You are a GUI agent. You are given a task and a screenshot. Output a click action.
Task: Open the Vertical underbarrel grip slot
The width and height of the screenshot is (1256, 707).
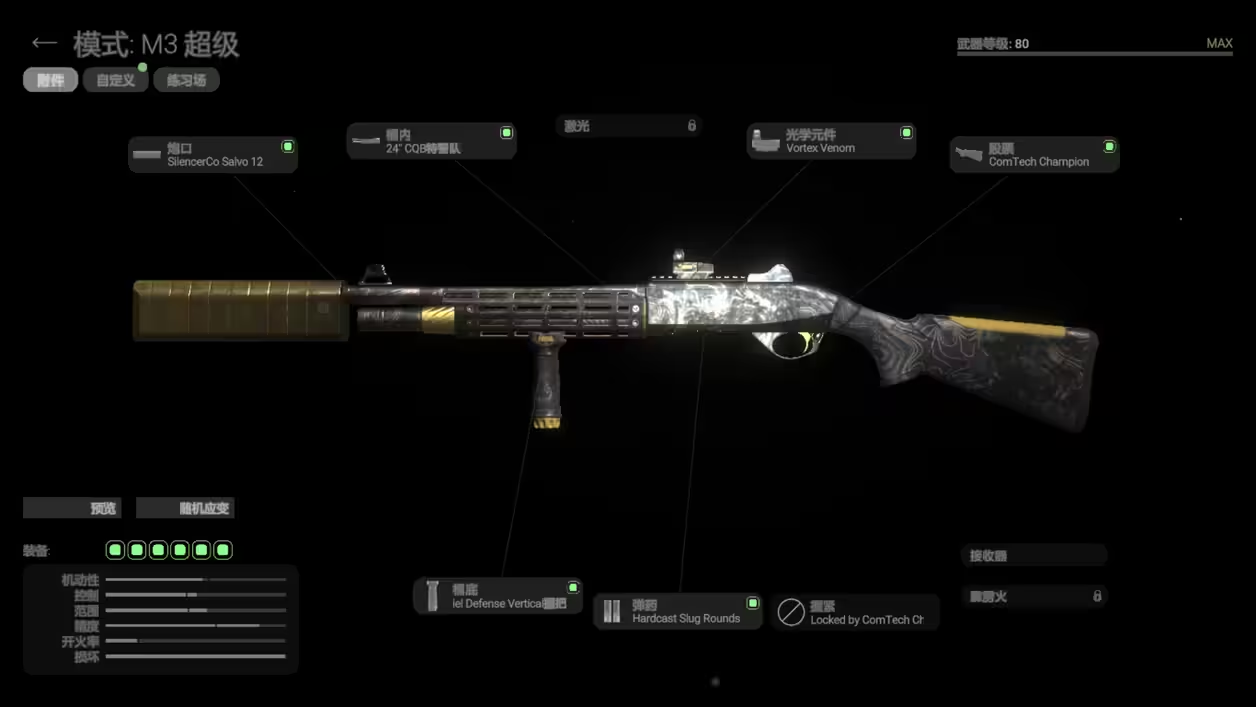[498, 596]
